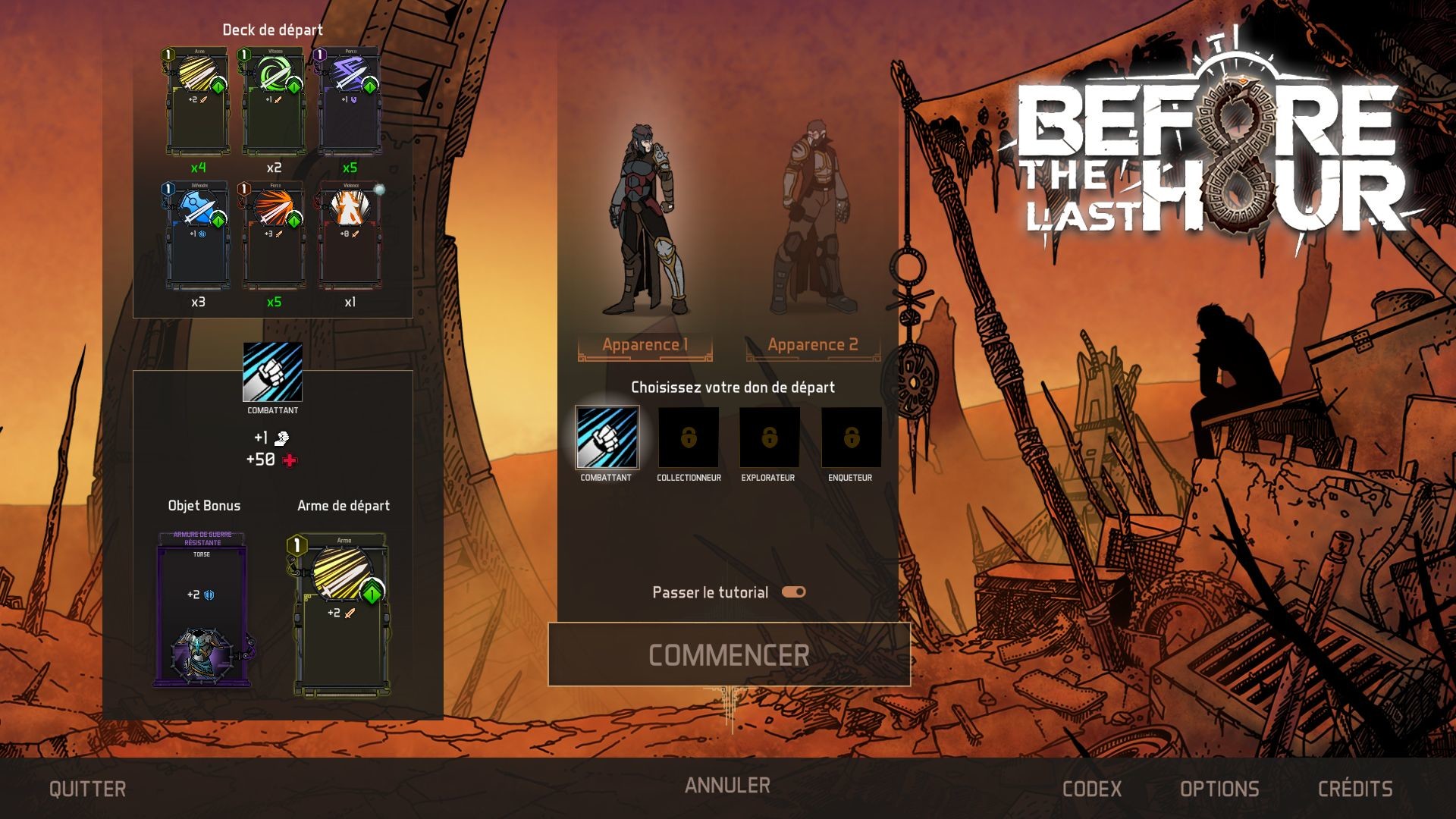Select Apparence 2 character appearance
The height and width of the screenshot is (819, 1456).
[x=811, y=344]
